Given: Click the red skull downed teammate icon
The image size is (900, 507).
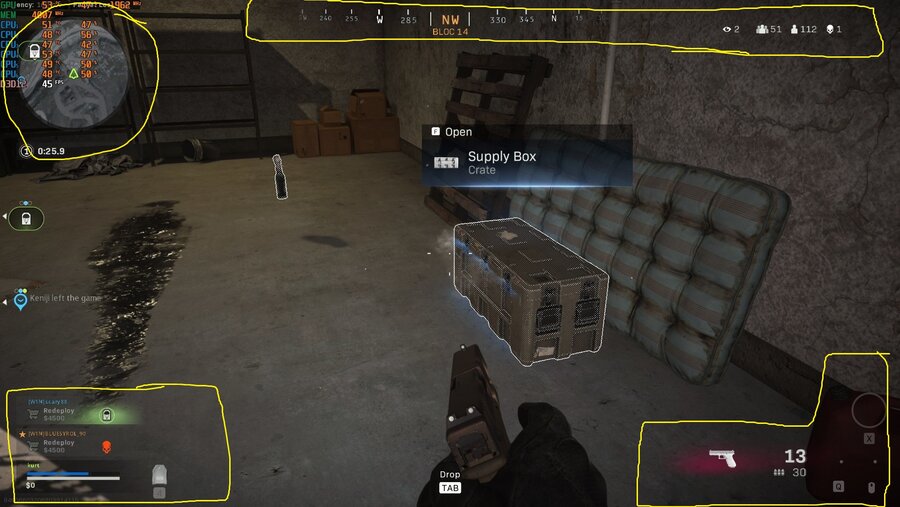Looking at the screenshot, I should click(106, 446).
